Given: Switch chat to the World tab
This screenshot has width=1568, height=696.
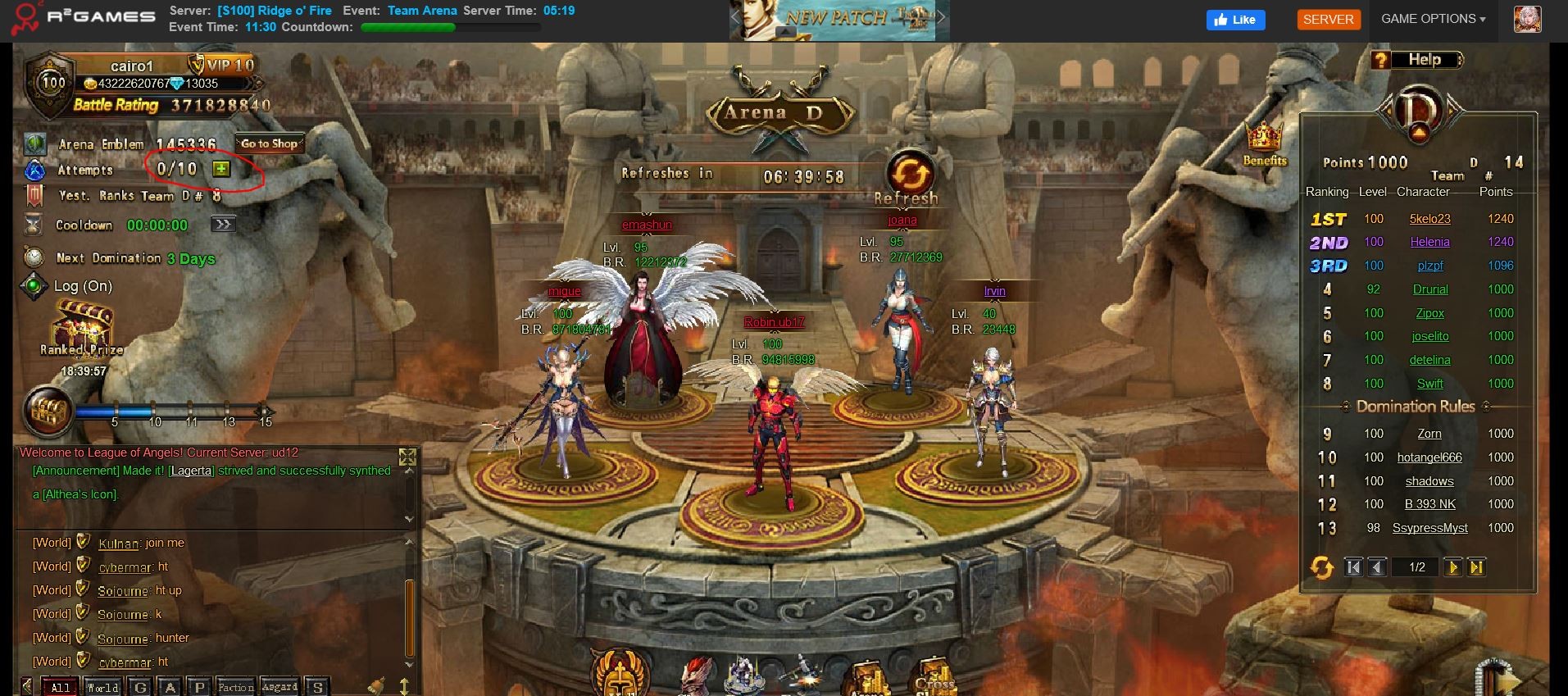Looking at the screenshot, I should click(102, 687).
